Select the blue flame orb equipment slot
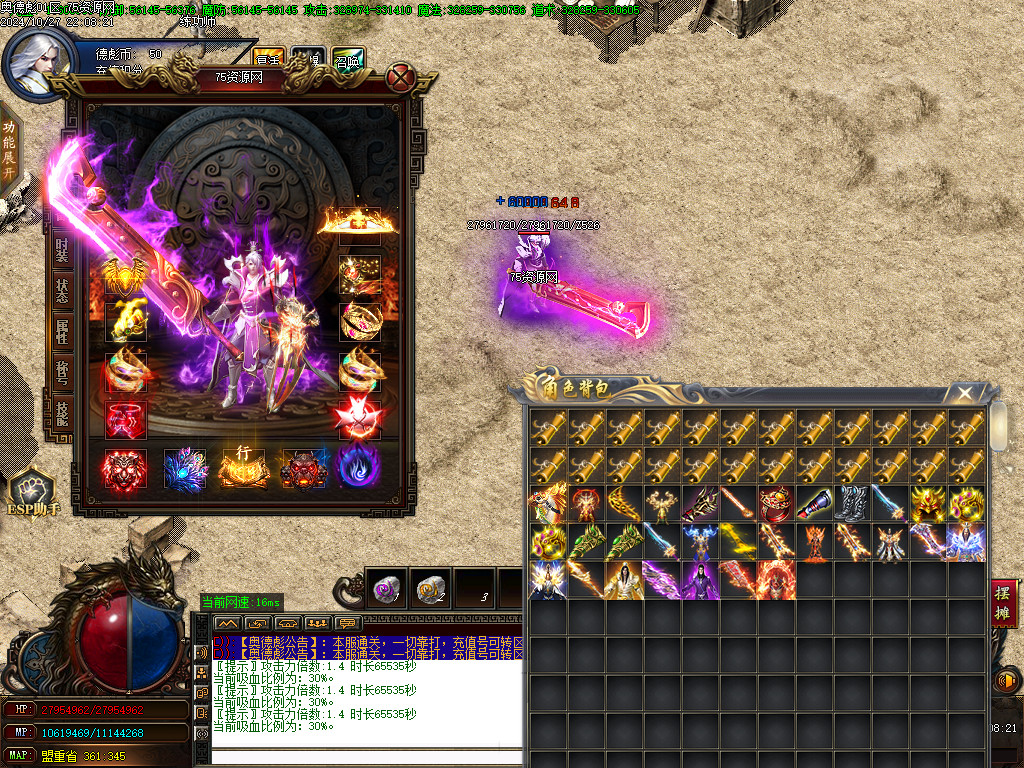1024x768 pixels. 358,469
